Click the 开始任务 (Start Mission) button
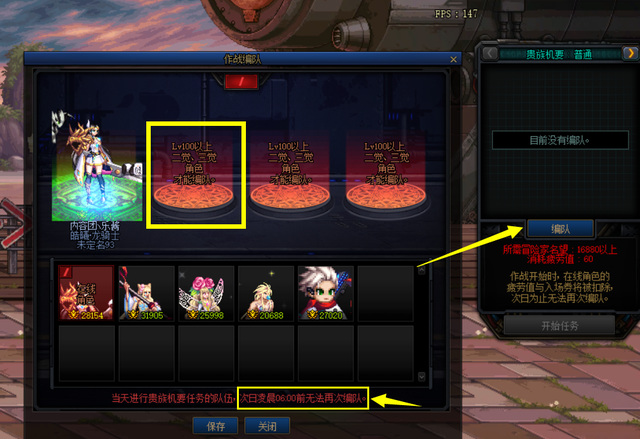640x439 pixels. [x=558, y=325]
